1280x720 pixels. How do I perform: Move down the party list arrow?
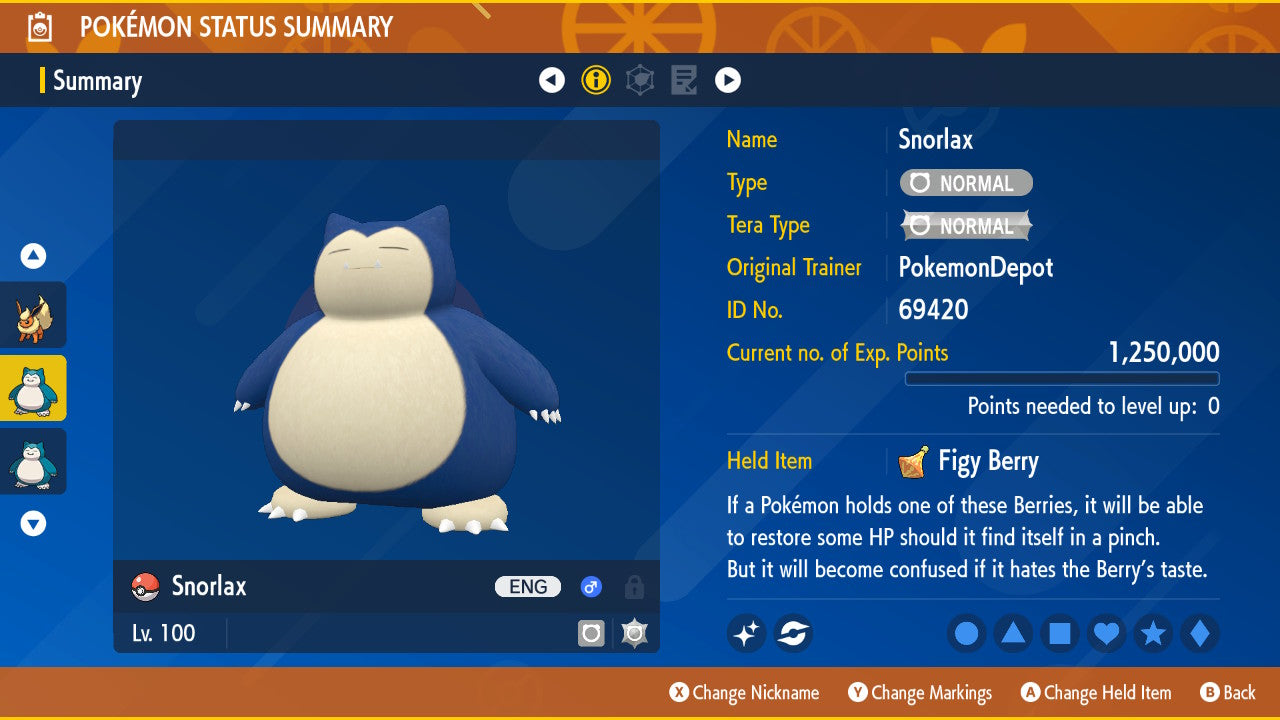click(33, 523)
